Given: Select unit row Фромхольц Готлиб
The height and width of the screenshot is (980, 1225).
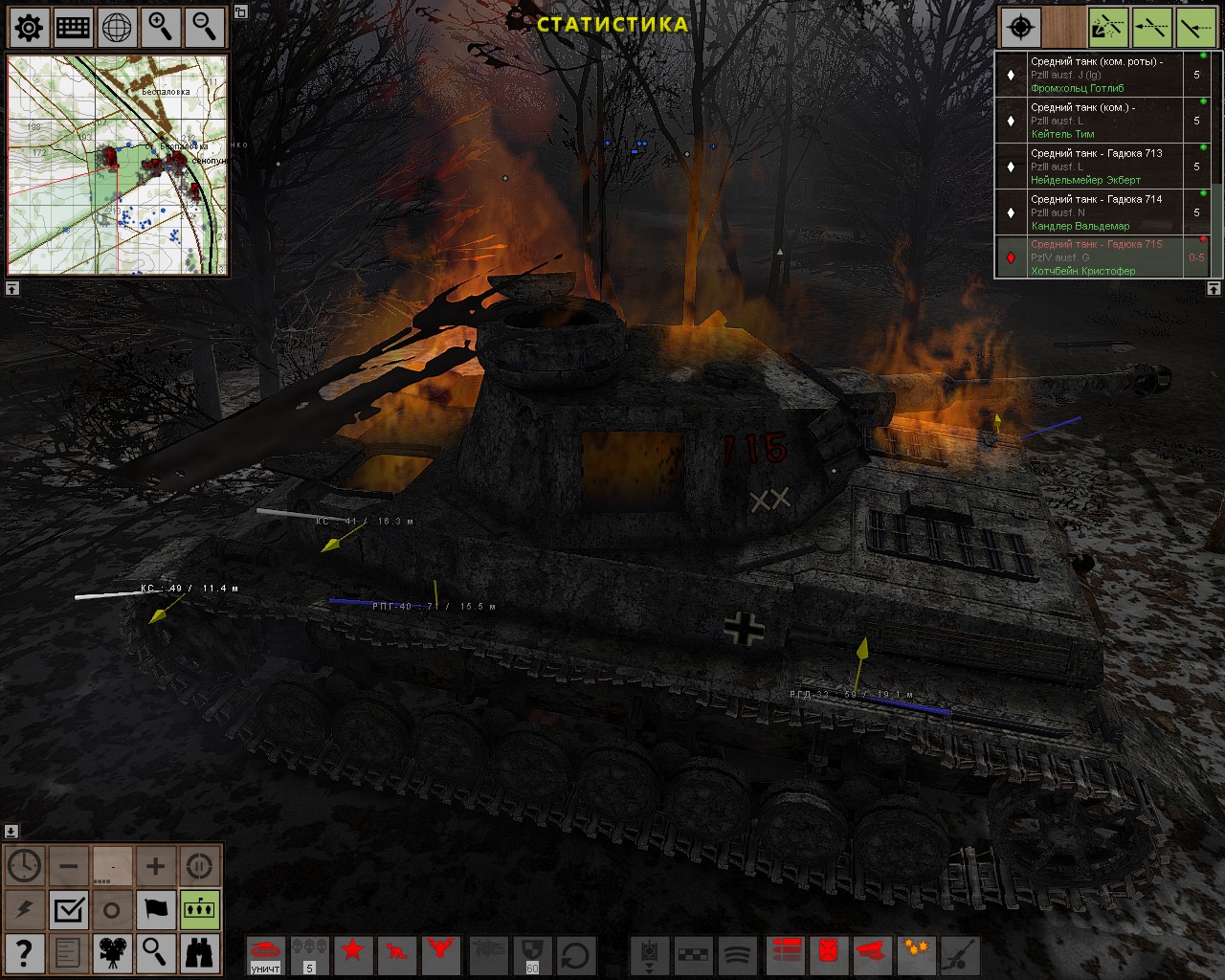Looking at the screenshot, I should pos(1101,75).
